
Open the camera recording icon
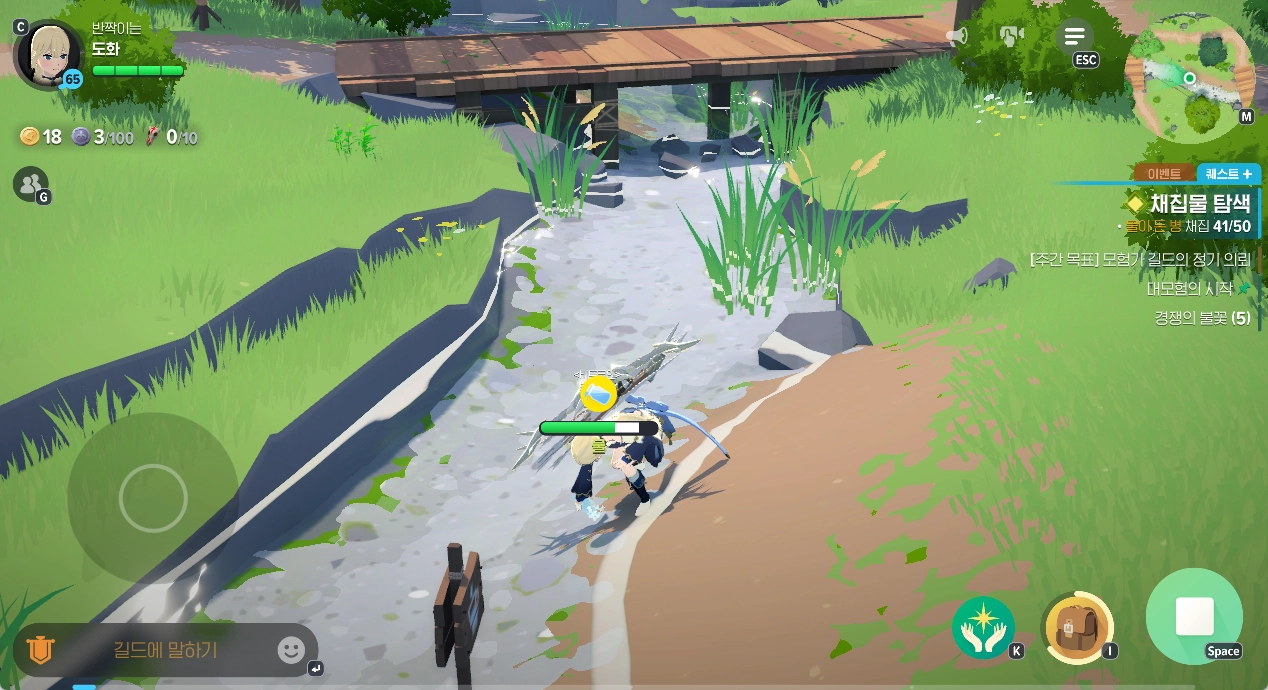coord(1012,37)
